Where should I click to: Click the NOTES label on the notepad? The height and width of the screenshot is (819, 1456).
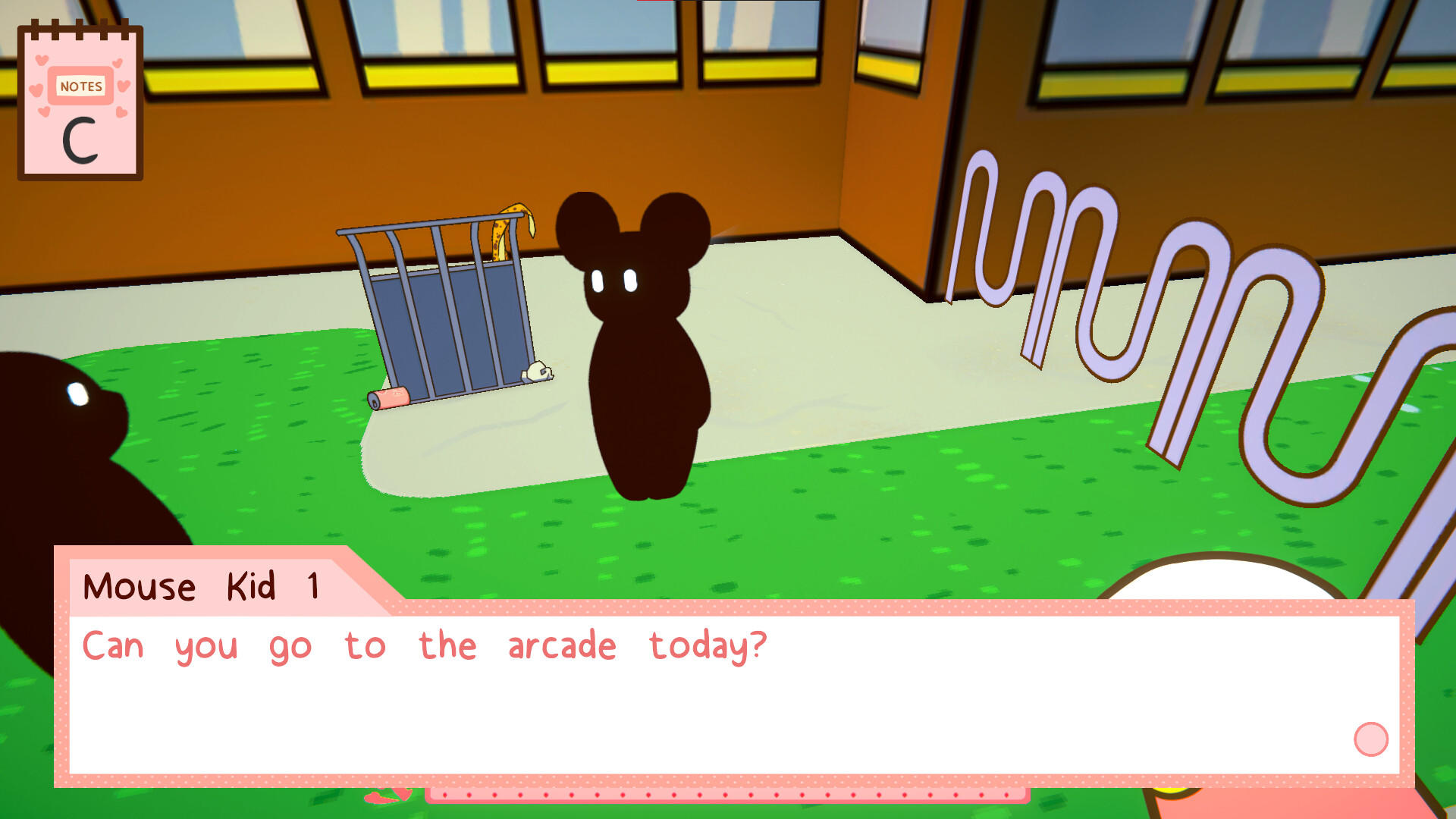coord(81,86)
